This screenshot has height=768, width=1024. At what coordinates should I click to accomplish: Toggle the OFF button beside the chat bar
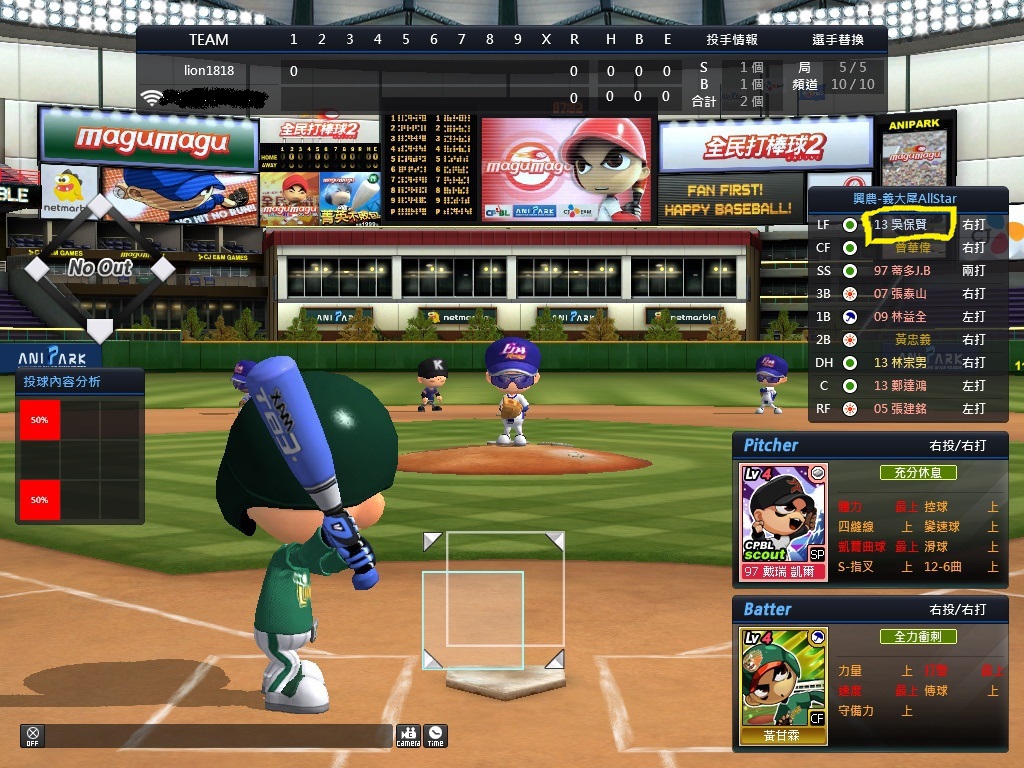(x=32, y=735)
